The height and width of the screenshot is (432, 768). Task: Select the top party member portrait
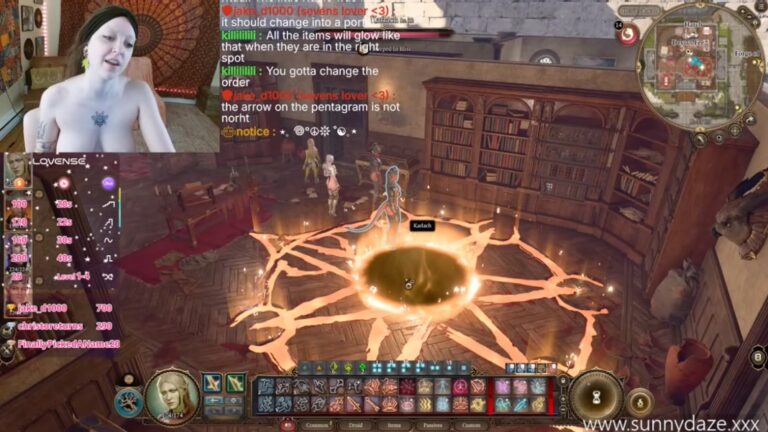(x=17, y=170)
